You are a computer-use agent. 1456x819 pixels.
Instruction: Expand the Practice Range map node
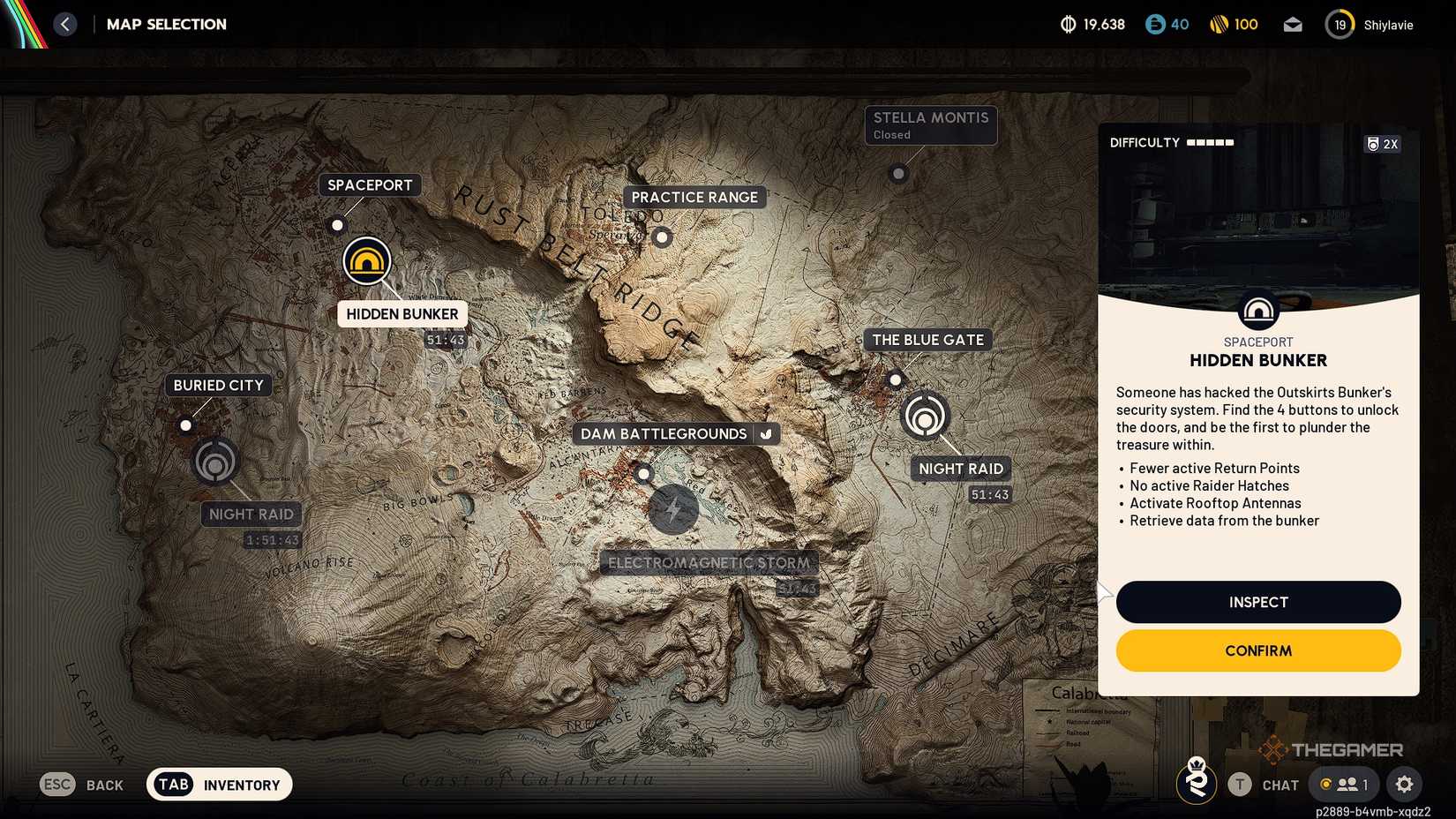click(x=662, y=237)
